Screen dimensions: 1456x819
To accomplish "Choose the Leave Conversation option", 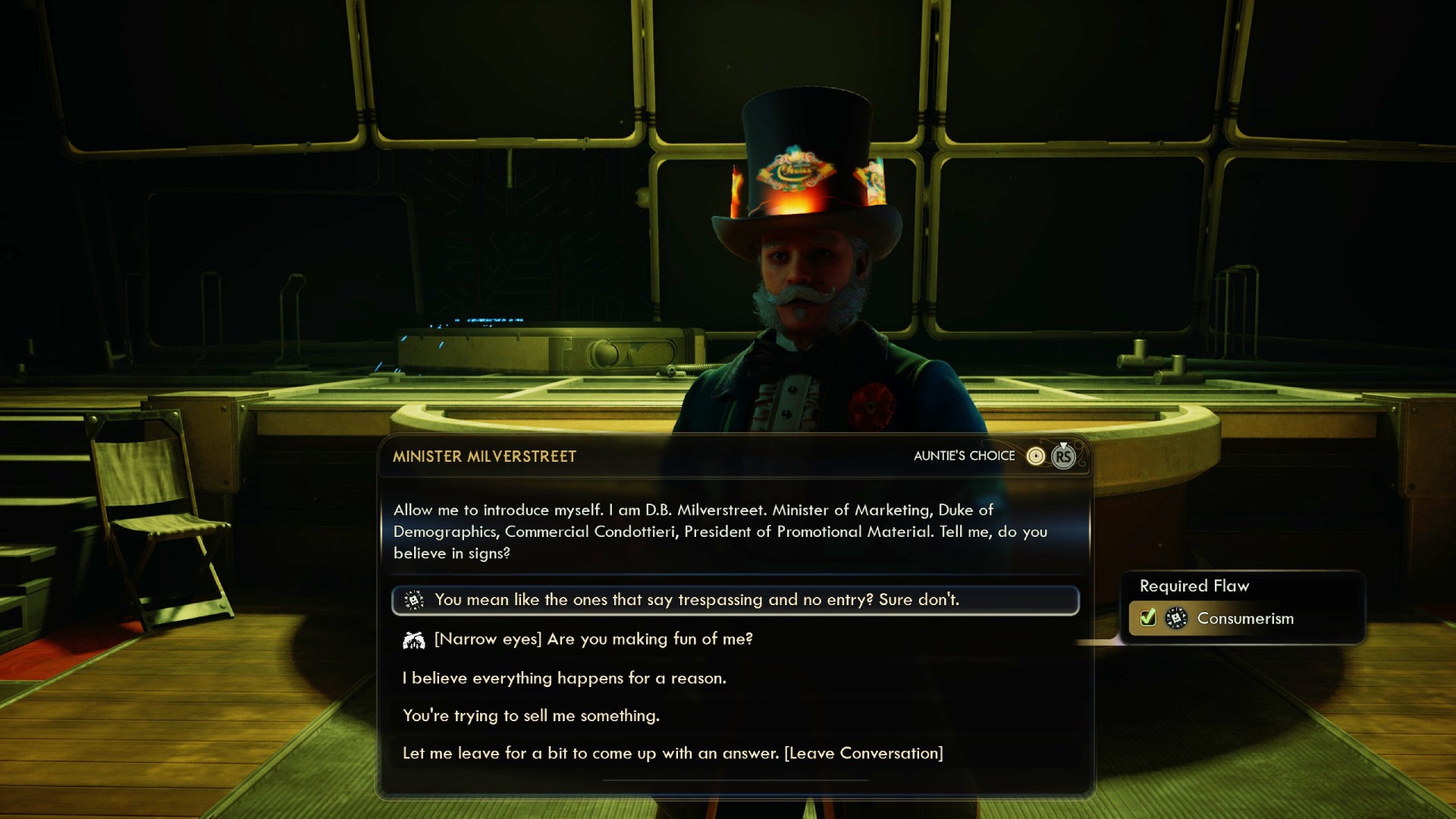I will pyautogui.click(x=673, y=753).
